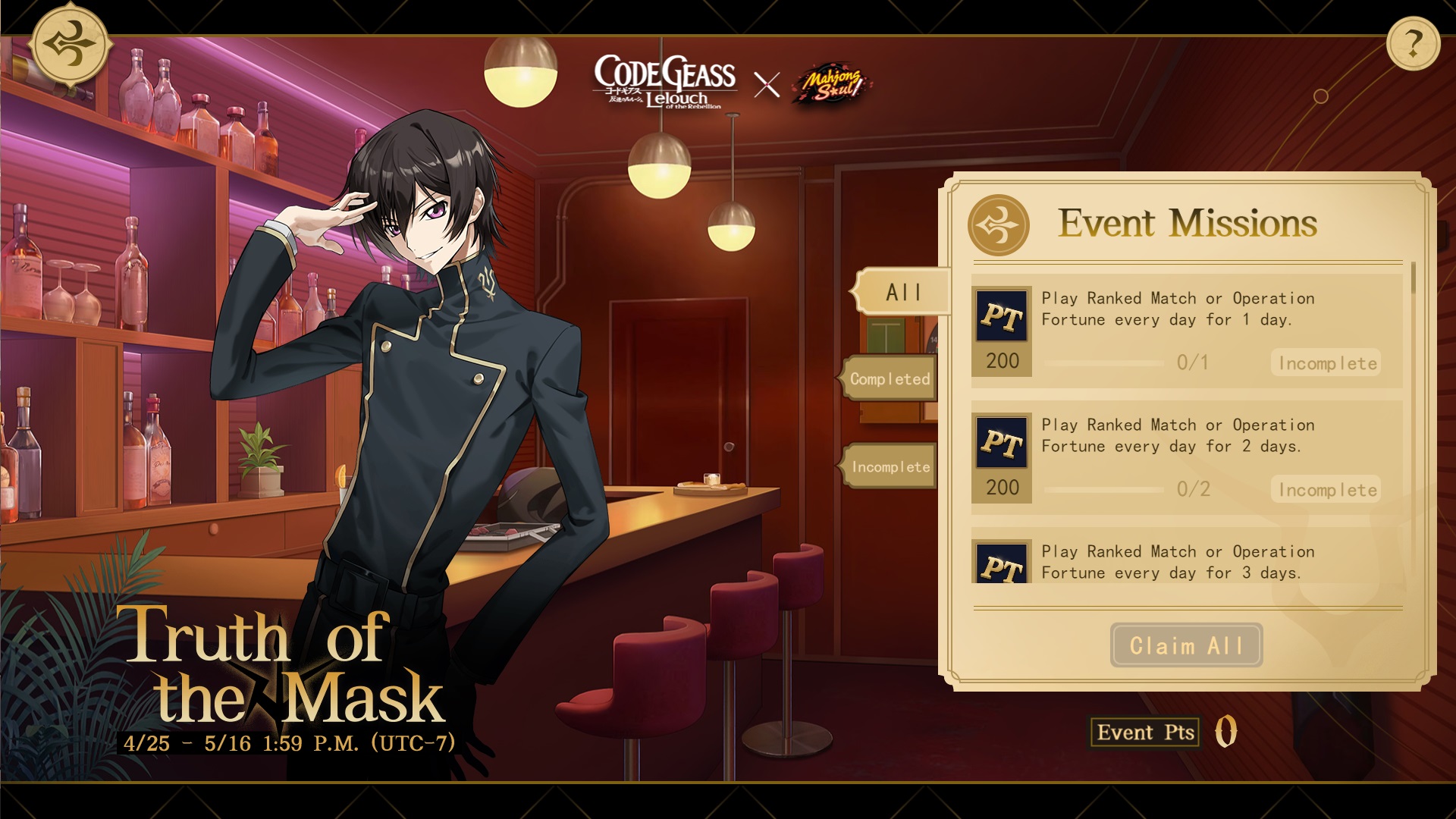The width and height of the screenshot is (1456, 819).
Task: Click Incomplete button on the 1-day mission
Action: coord(1326,363)
